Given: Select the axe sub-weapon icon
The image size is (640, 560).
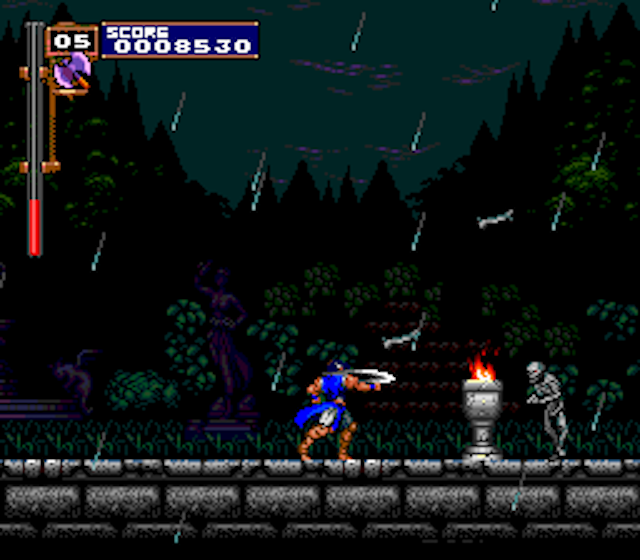Looking at the screenshot, I should point(73,71).
